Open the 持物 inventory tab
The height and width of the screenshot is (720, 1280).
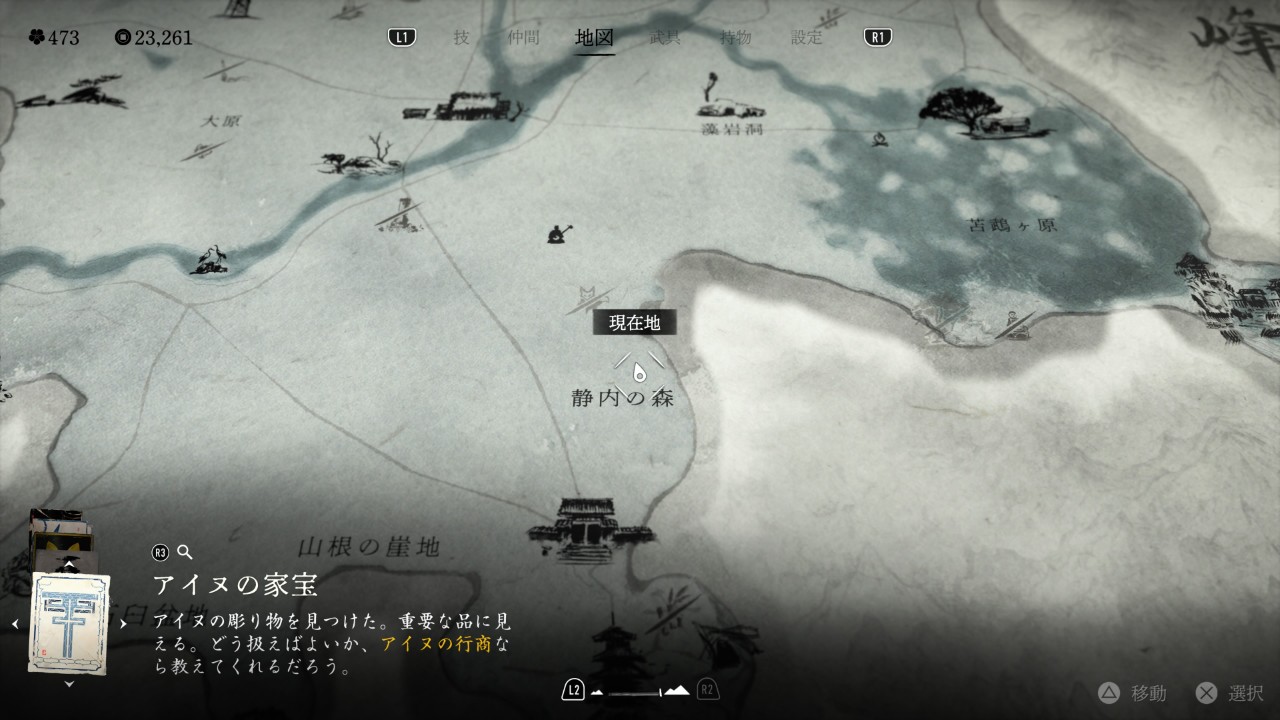[x=736, y=38]
